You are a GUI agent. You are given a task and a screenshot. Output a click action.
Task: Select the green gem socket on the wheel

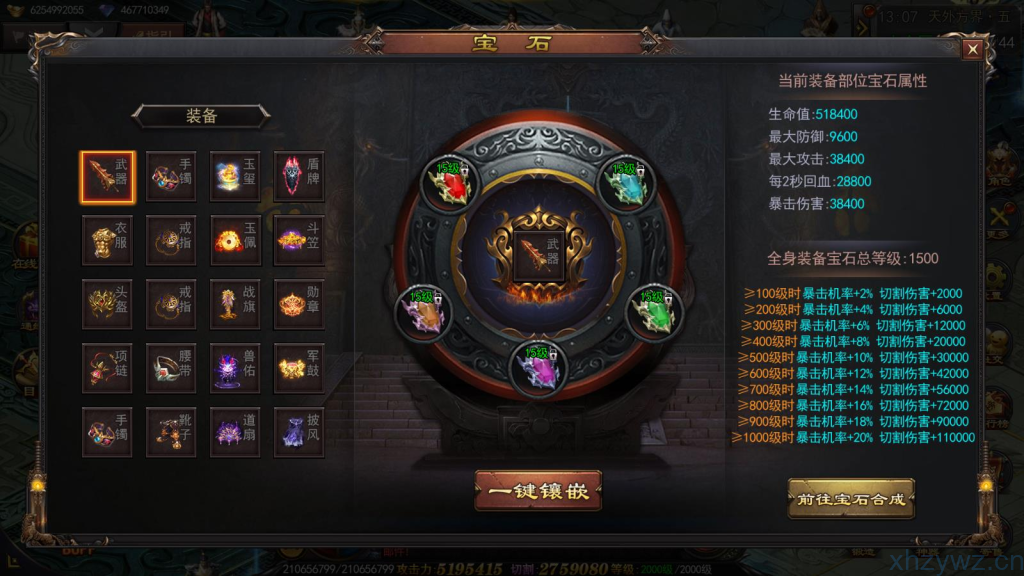click(x=655, y=313)
